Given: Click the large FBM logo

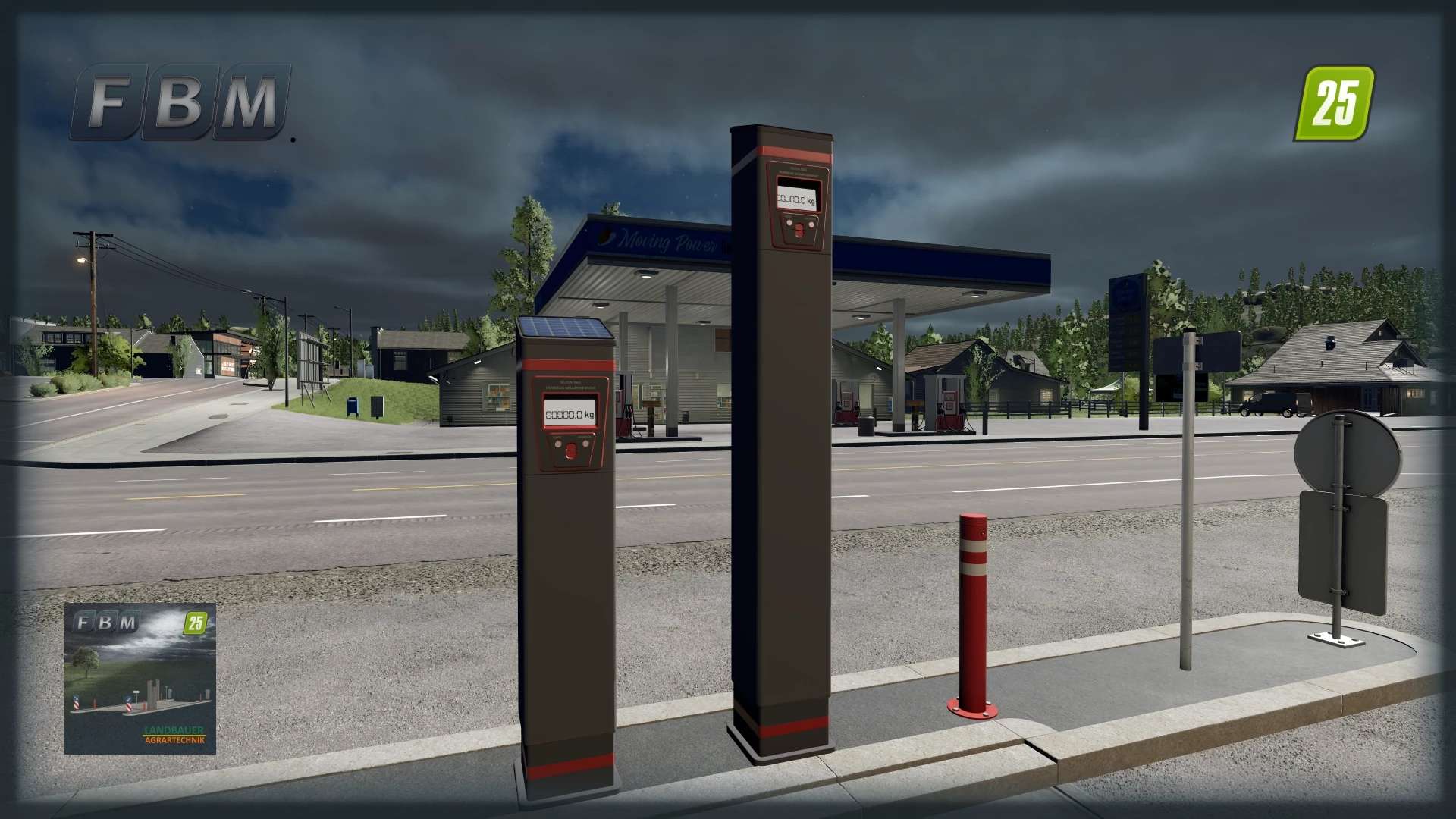Looking at the screenshot, I should point(181,102).
